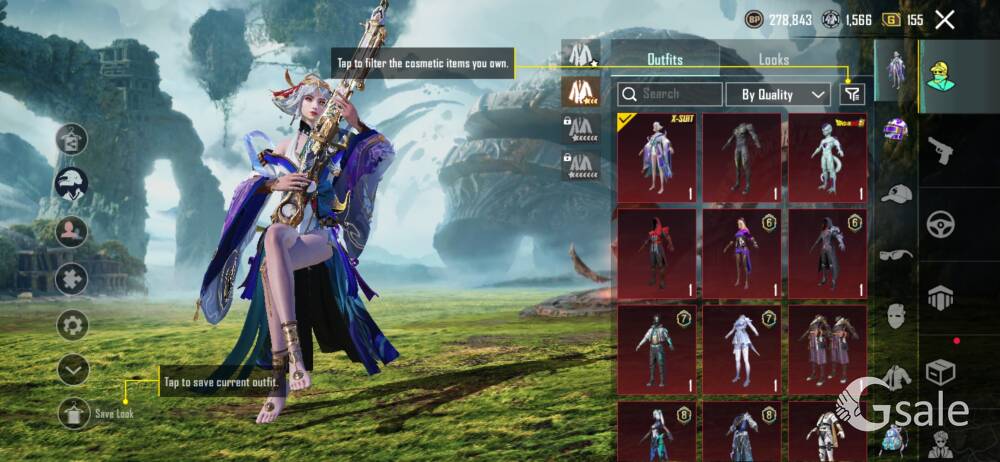Open the puzzle piece icon on the left
The width and height of the screenshot is (1000, 462).
pos(72,278)
